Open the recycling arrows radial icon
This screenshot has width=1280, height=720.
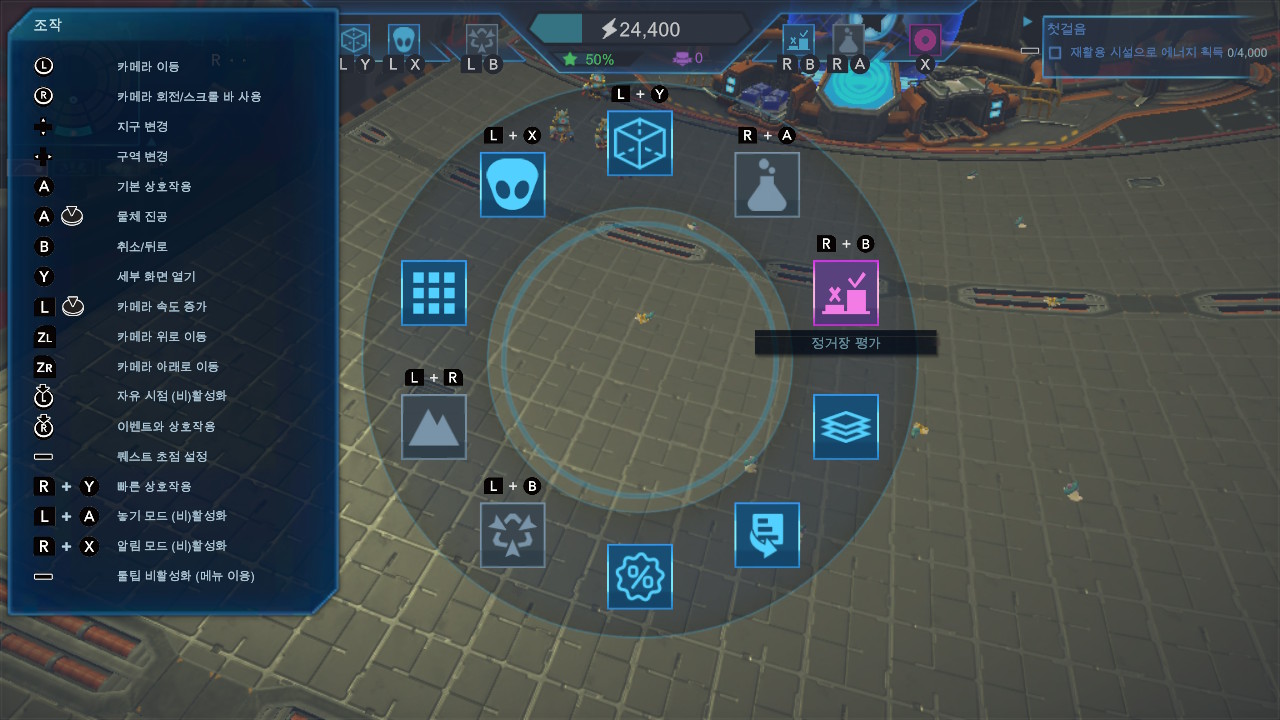click(x=512, y=535)
